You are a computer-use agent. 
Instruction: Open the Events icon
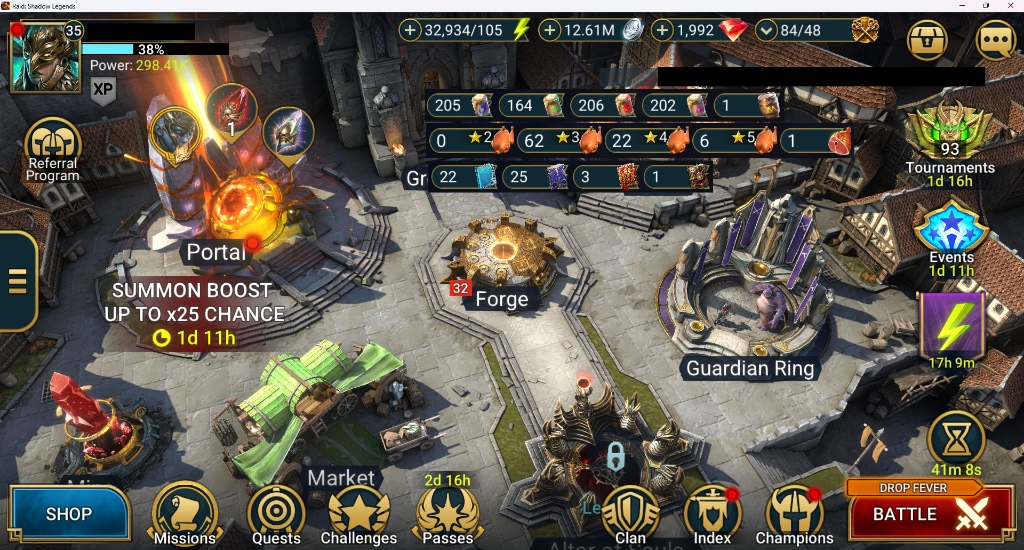pos(951,230)
